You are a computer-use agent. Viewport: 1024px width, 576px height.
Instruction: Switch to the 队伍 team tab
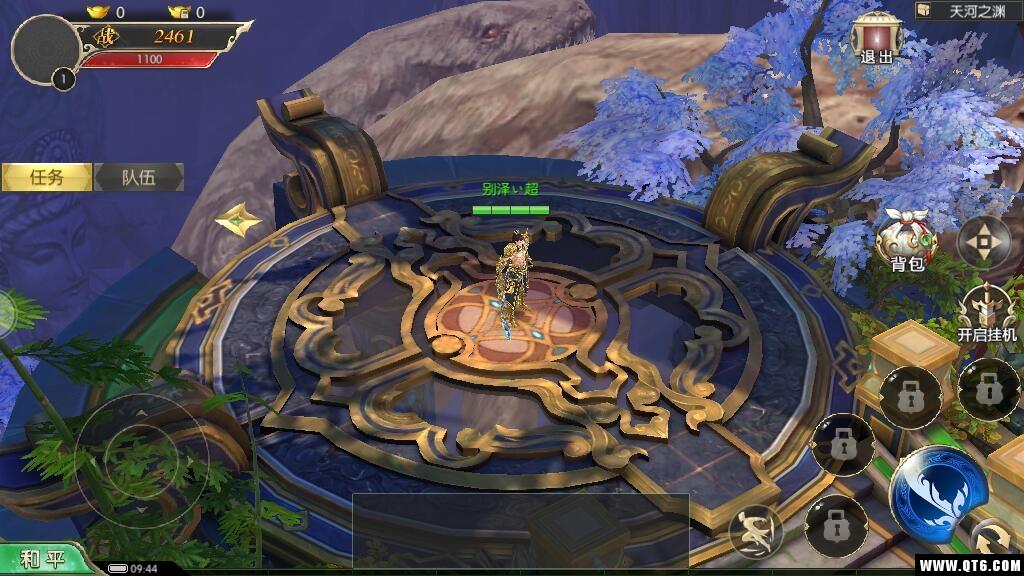click(x=139, y=177)
